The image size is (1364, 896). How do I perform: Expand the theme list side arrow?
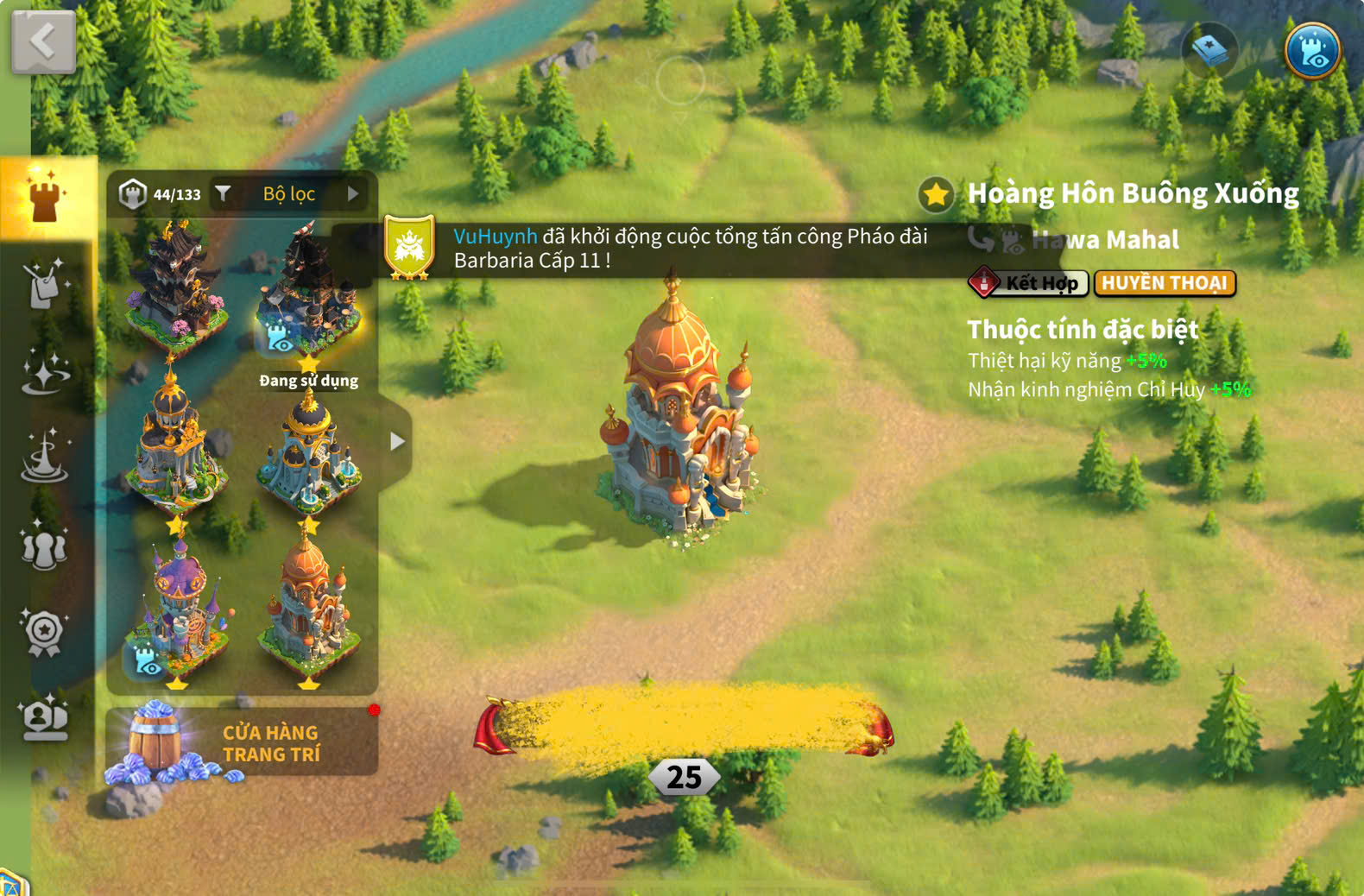(396, 442)
